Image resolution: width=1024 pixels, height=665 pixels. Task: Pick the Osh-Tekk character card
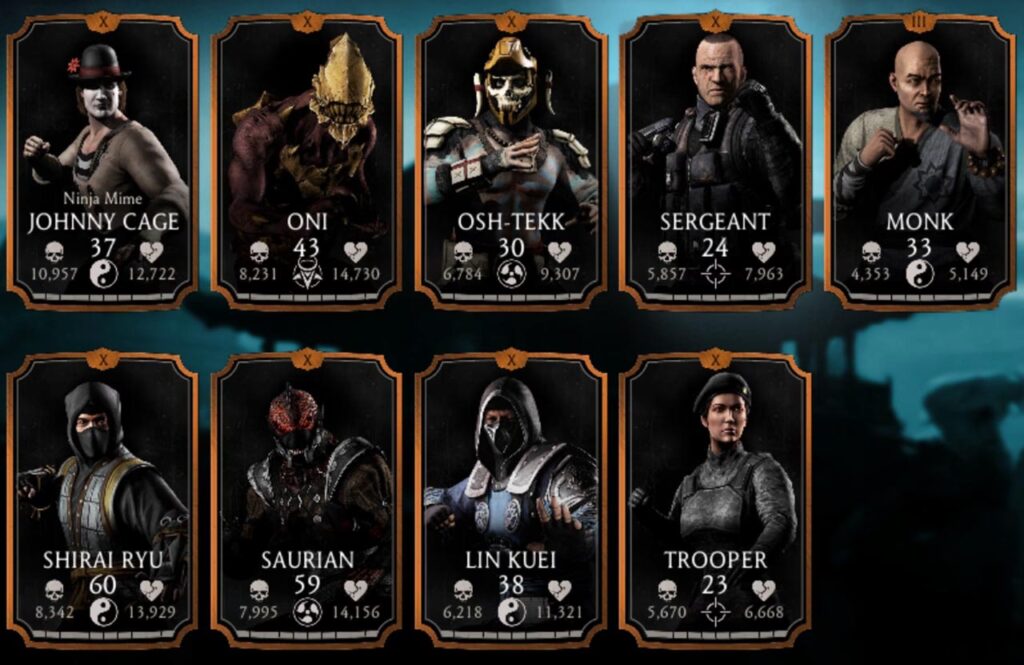point(511,160)
